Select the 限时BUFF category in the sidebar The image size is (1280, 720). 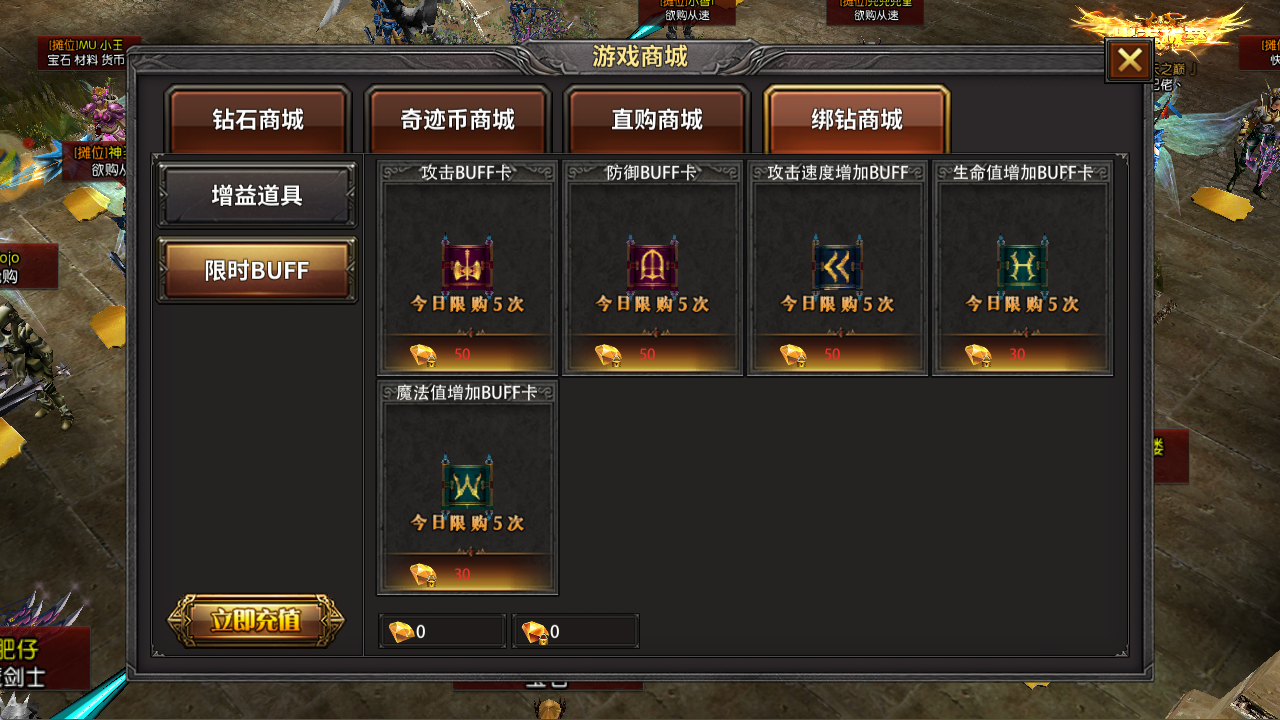pyautogui.click(x=256, y=270)
